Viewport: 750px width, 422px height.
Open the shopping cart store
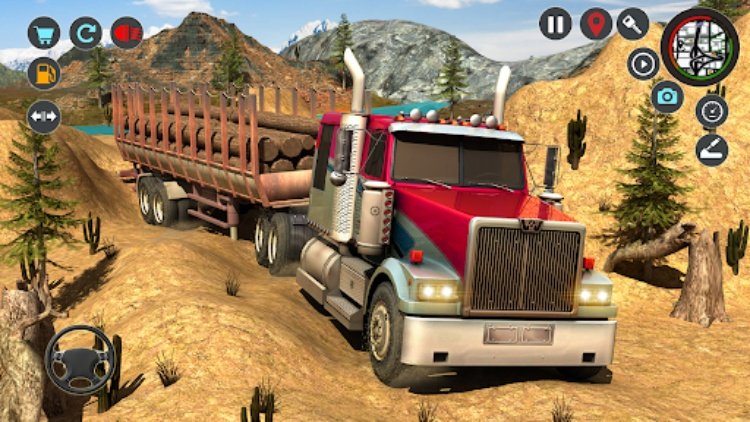coord(44,33)
